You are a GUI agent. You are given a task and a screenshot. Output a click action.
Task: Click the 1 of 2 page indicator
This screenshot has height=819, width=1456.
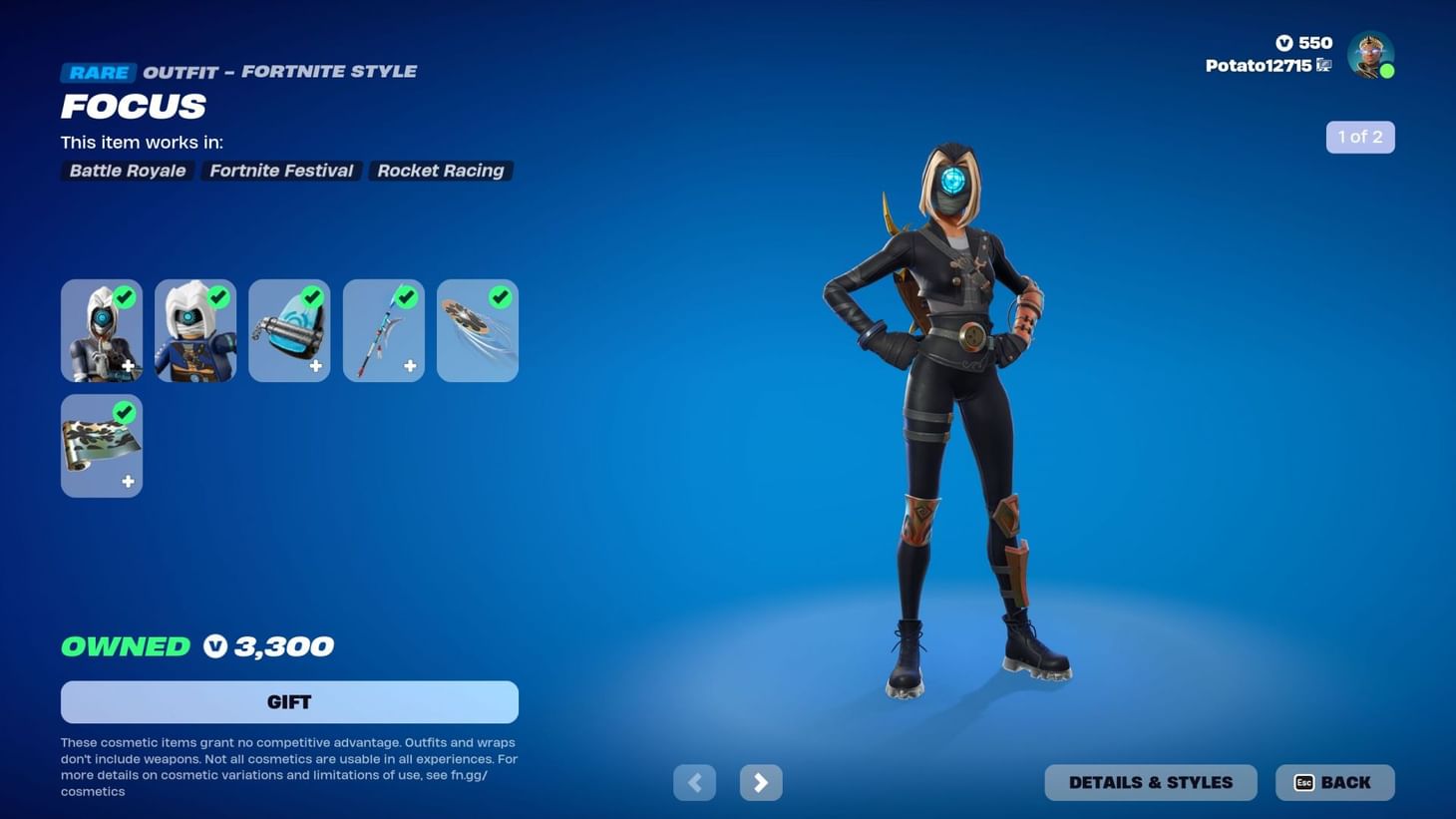[1360, 137]
